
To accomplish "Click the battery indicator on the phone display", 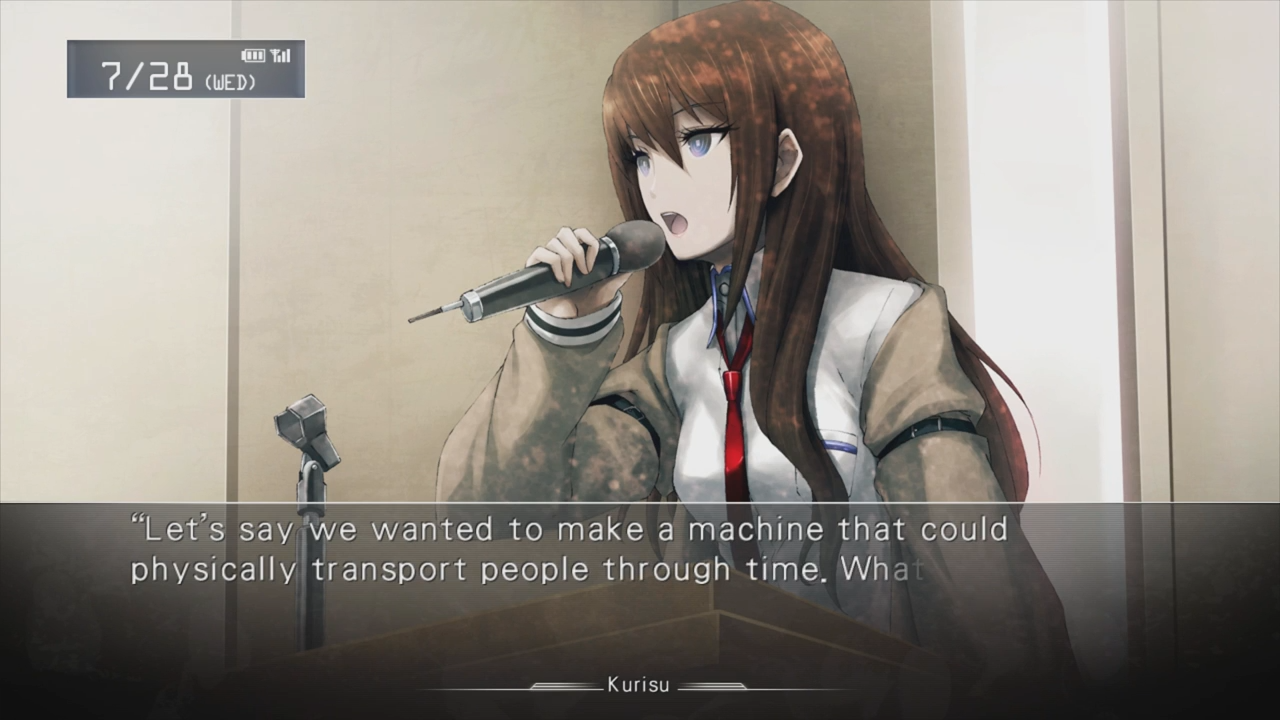I will click(x=252, y=56).
